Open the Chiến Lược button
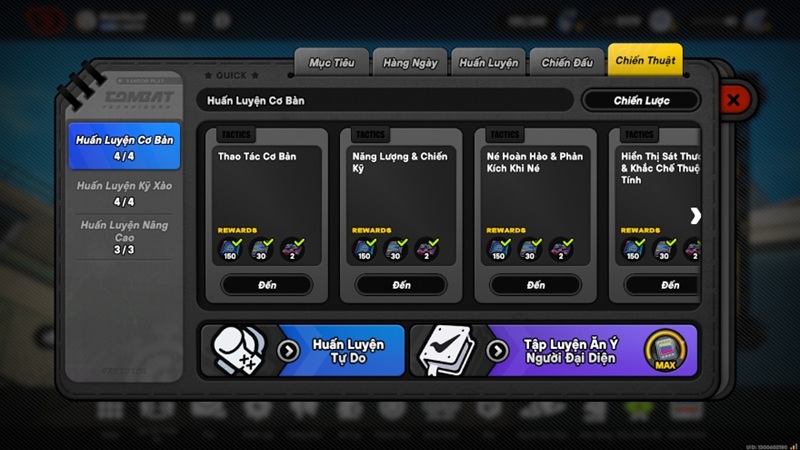Image resolution: width=800 pixels, height=450 pixels. (x=641, y=100)
